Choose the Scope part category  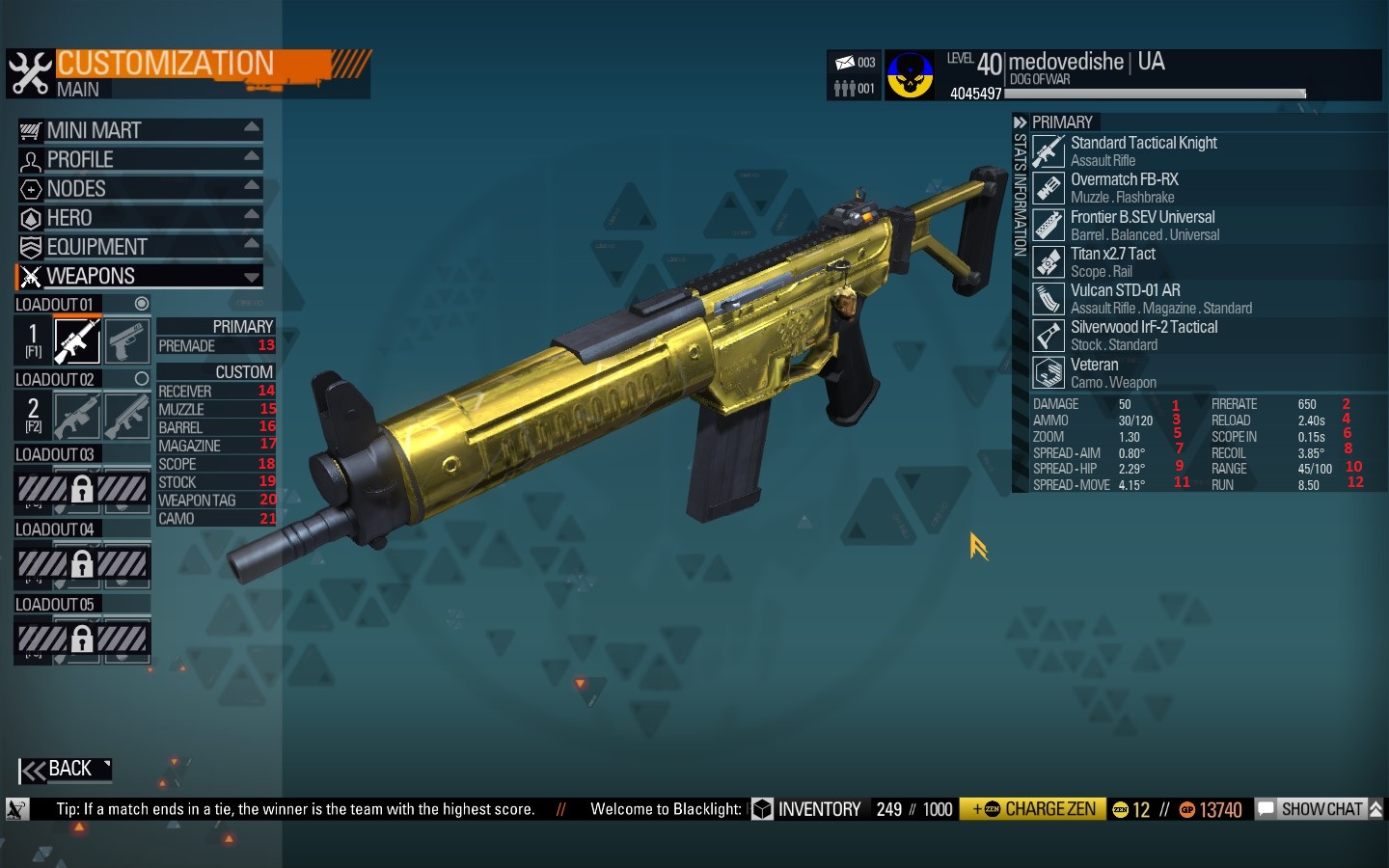click(x=215, y=464)
